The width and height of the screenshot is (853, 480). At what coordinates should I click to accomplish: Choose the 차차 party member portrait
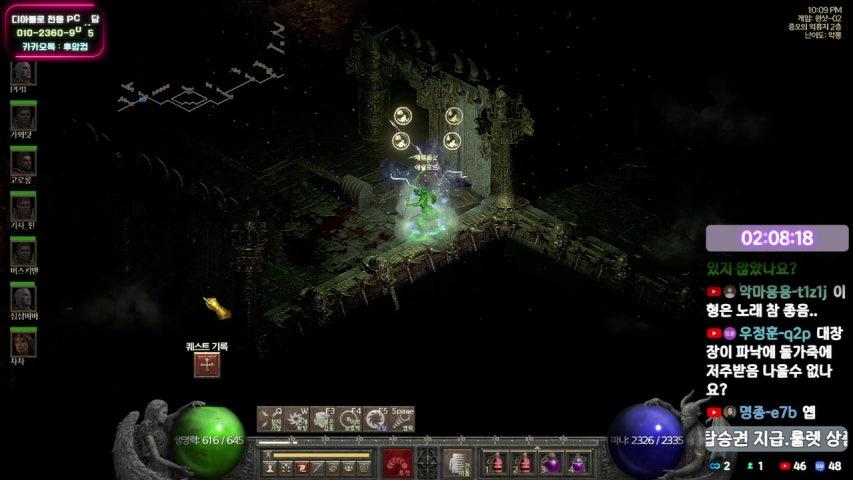coord(23,342)
